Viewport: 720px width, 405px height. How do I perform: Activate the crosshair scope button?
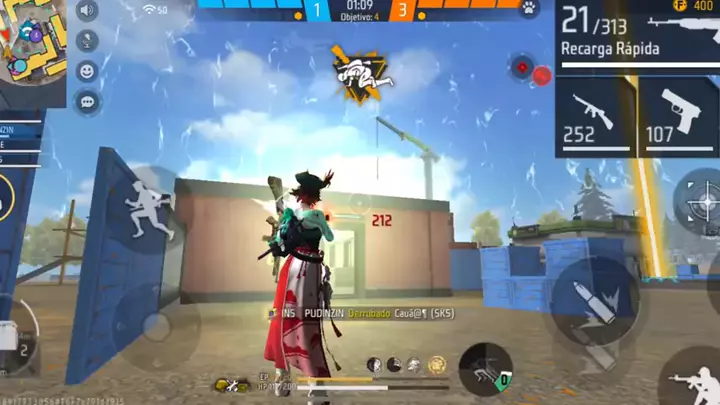[703, 202]
